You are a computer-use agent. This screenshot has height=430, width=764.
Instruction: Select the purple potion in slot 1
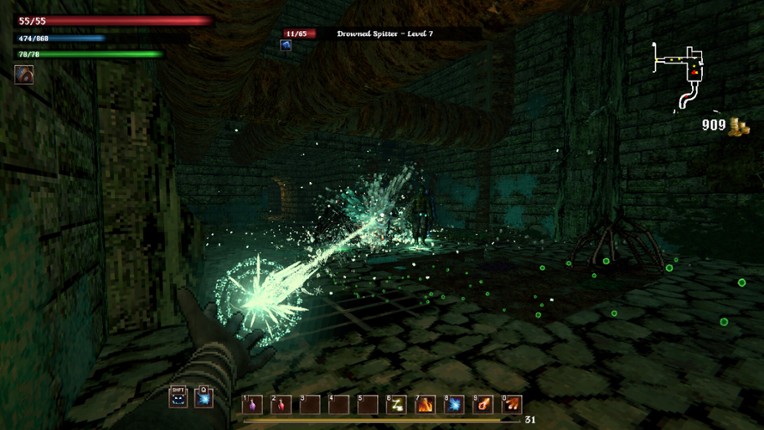tap(253, 404)
